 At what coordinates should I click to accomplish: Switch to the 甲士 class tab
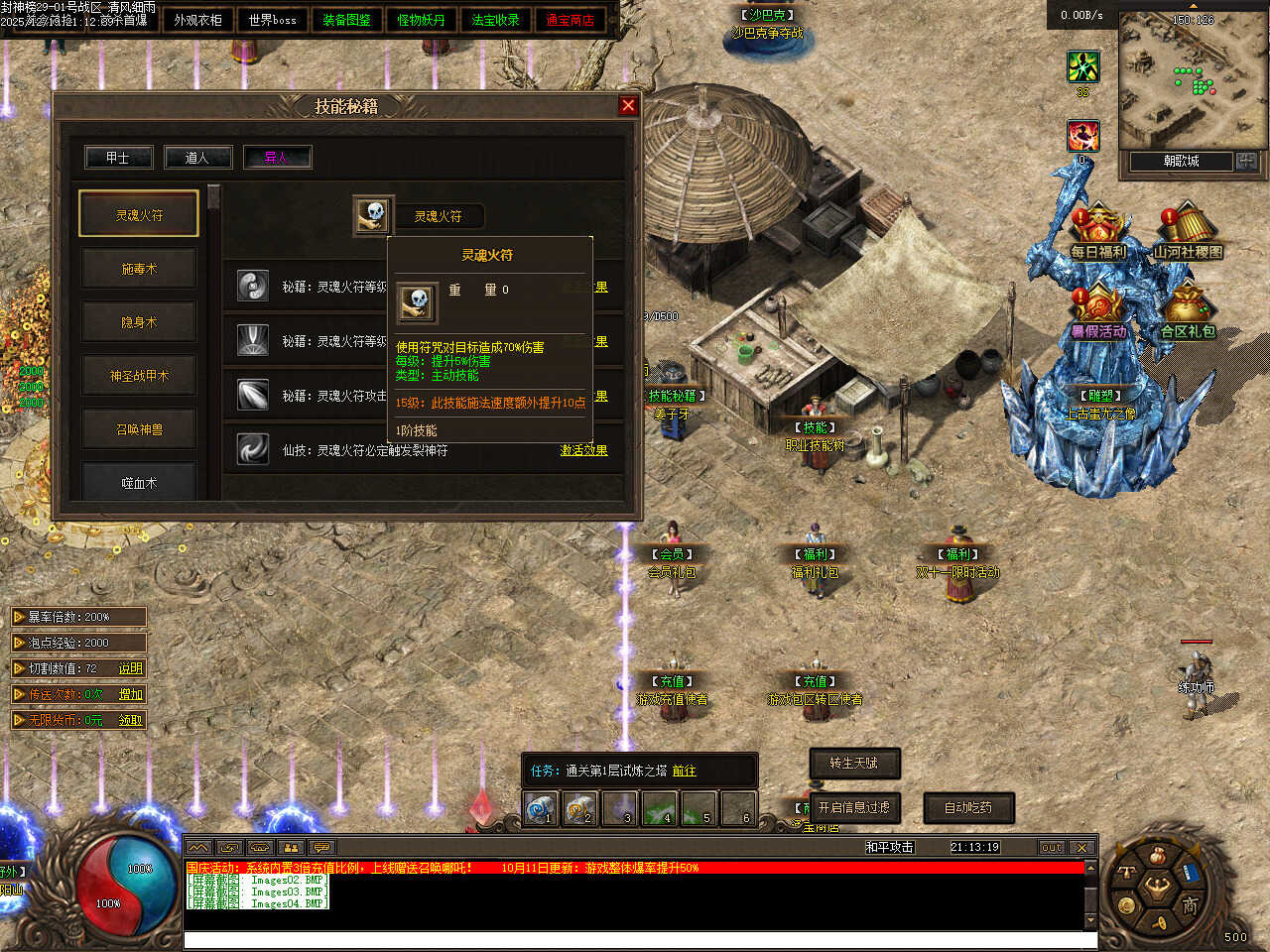point(118,158)
